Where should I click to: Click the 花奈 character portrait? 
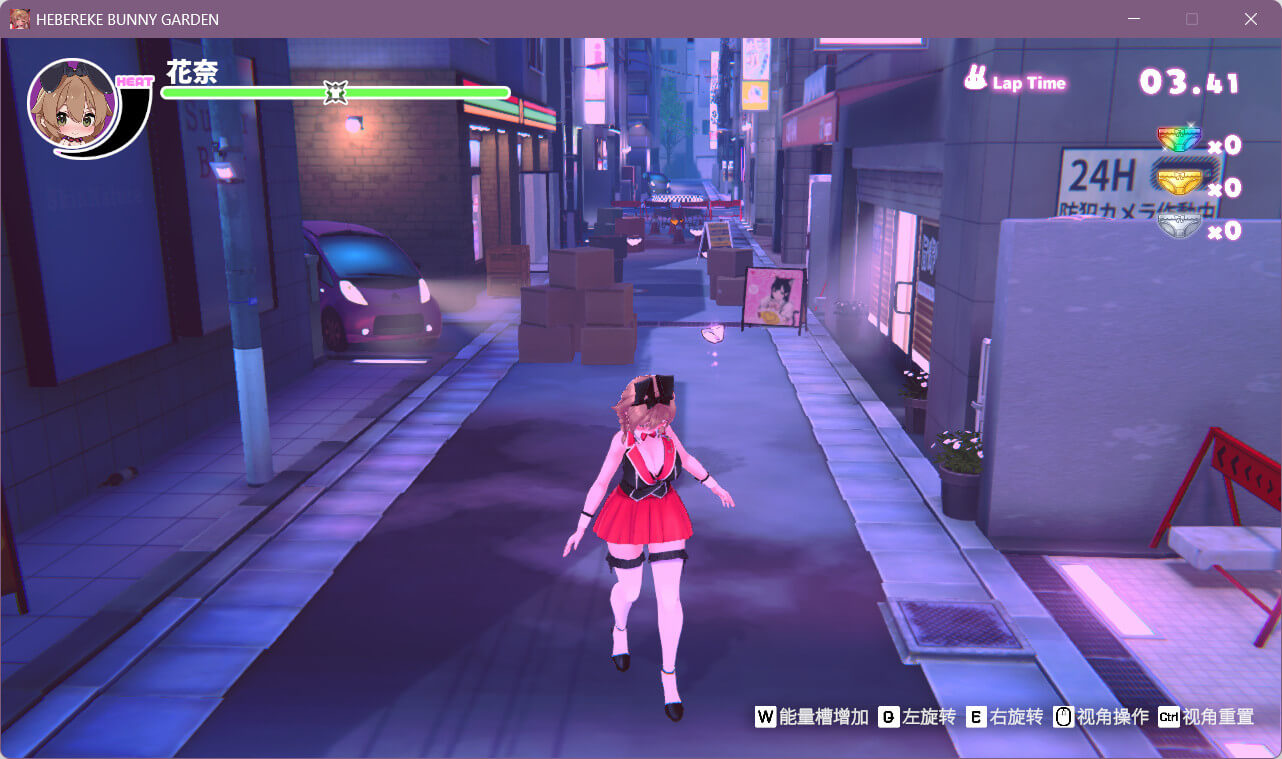click(x=72, y=106)
